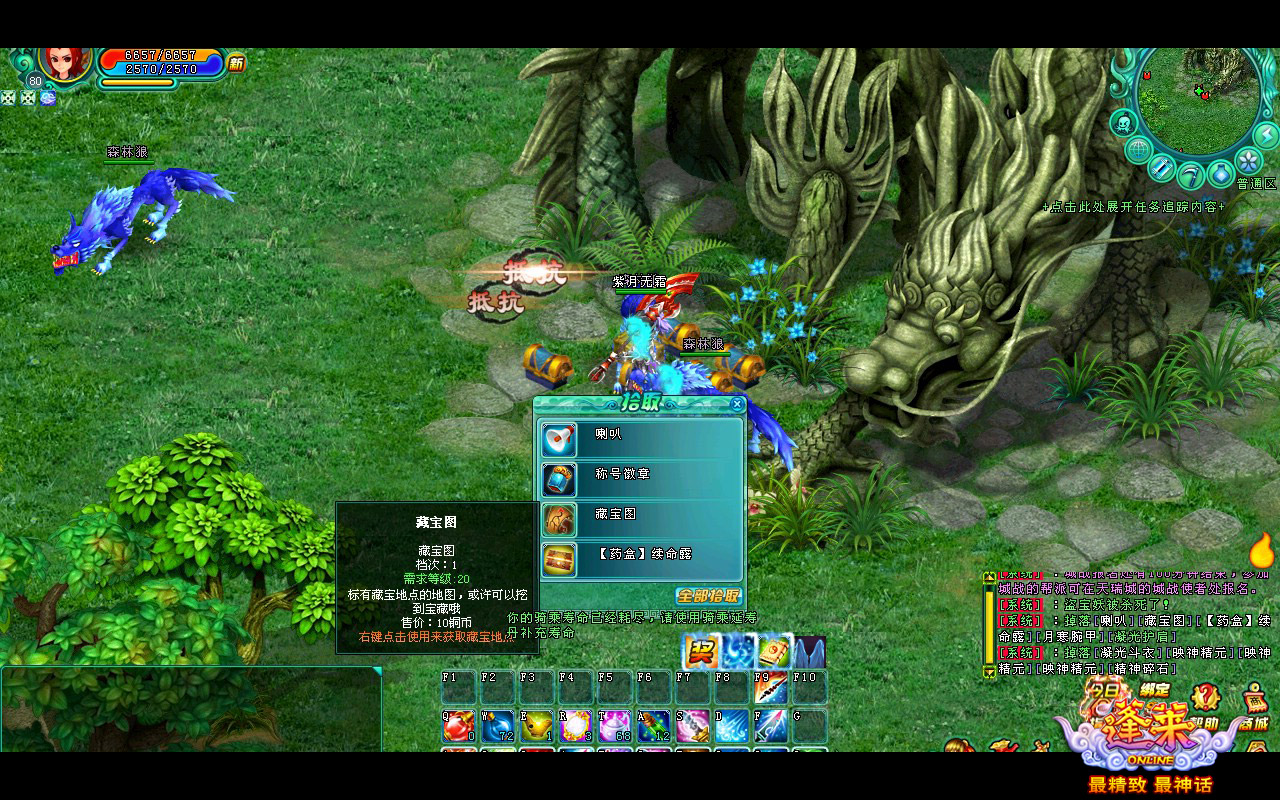The height and width of the screenshot is (800, 1280).
Task: Use the red potion in slot Q
Action: [459, 726]
